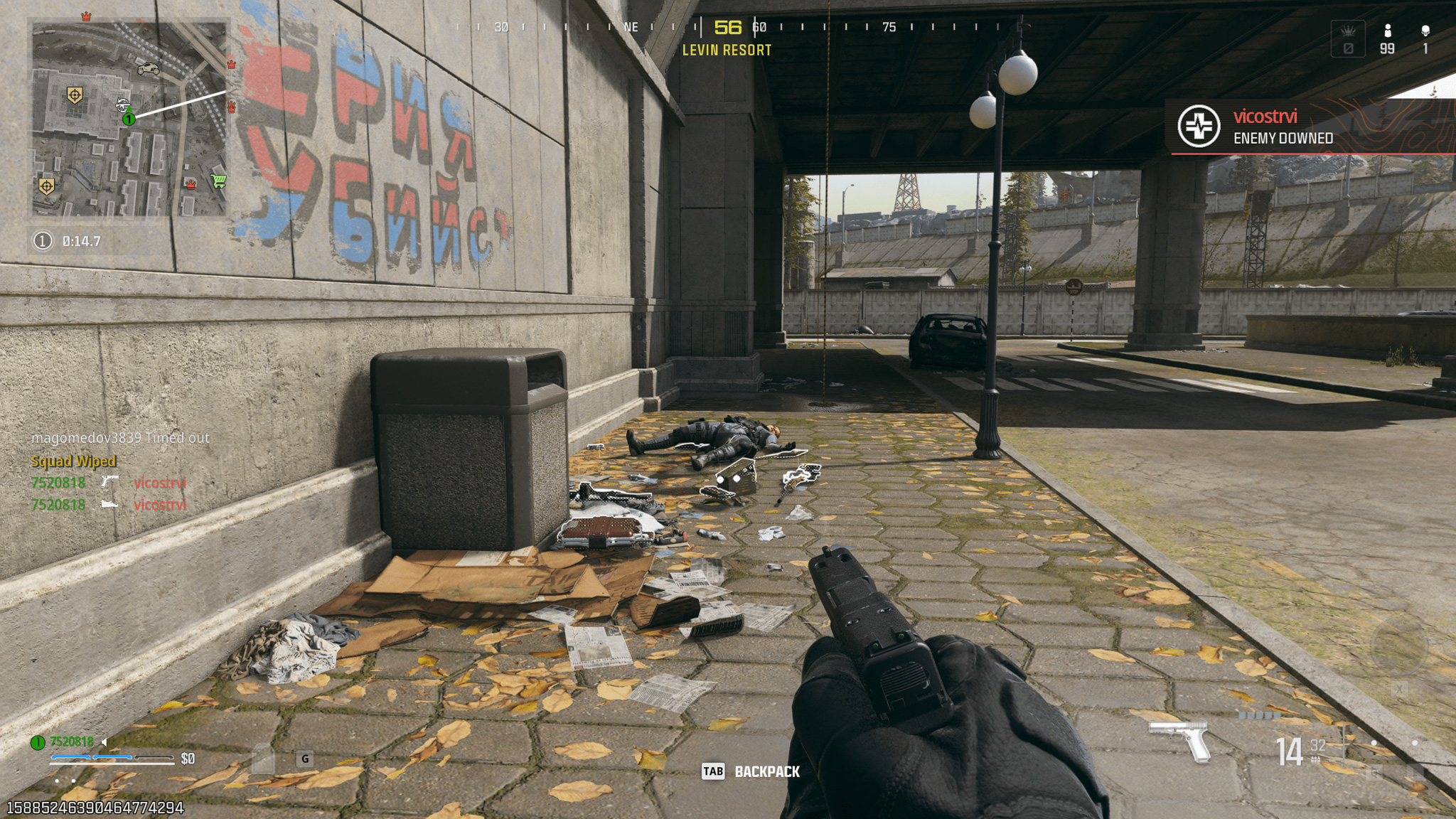Open the minimap
Screen dimensions: 1456x819
tap(129, 119)
